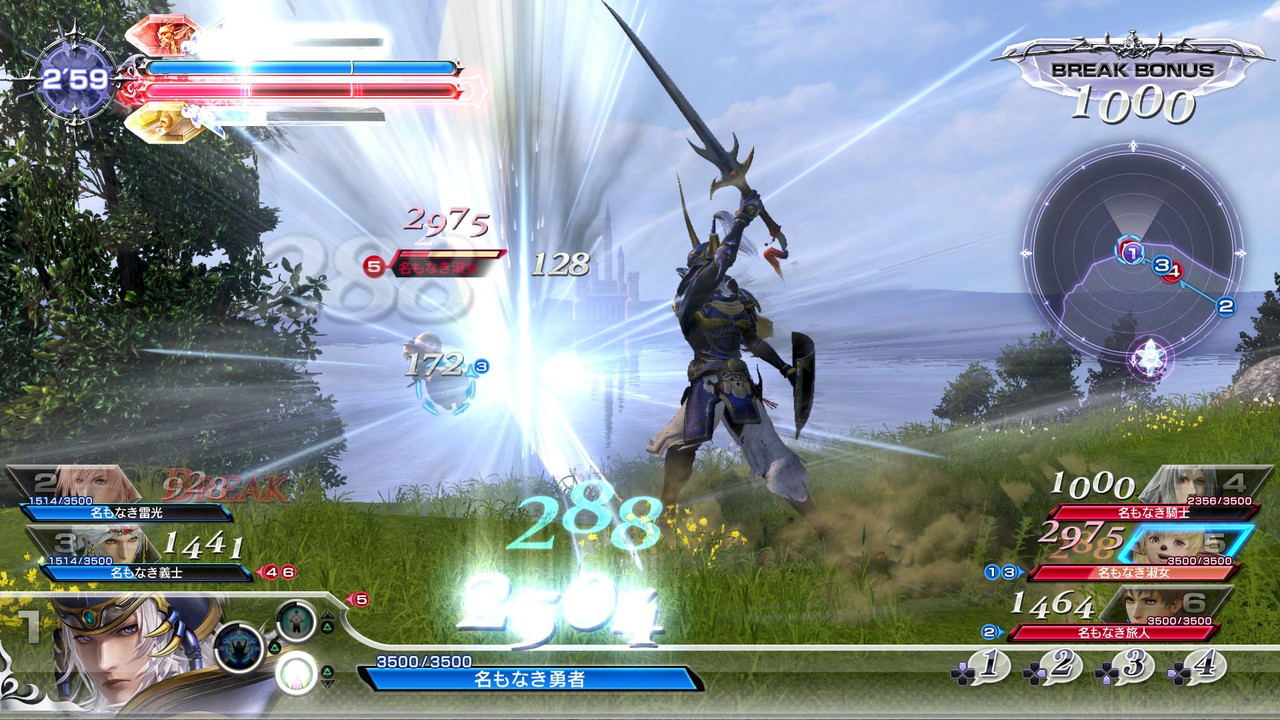
Task: Activate the teal human-figure EX skill icon
Action: (x=296, y=621)
